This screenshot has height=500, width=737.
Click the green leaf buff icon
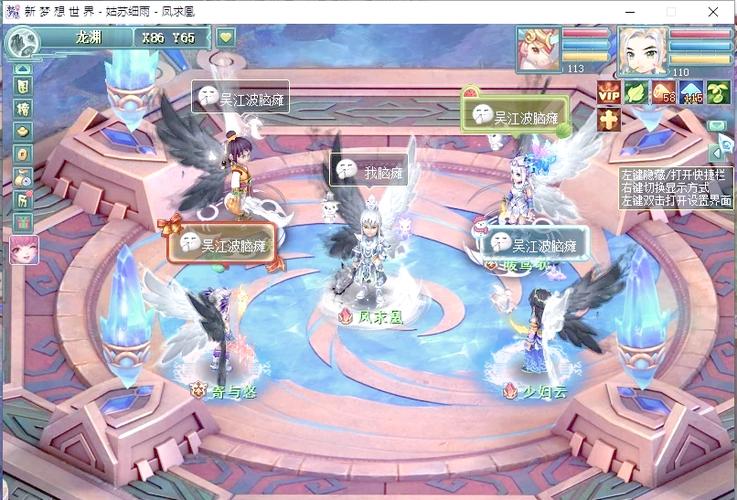pyautogui.click(x=635, y=93)
